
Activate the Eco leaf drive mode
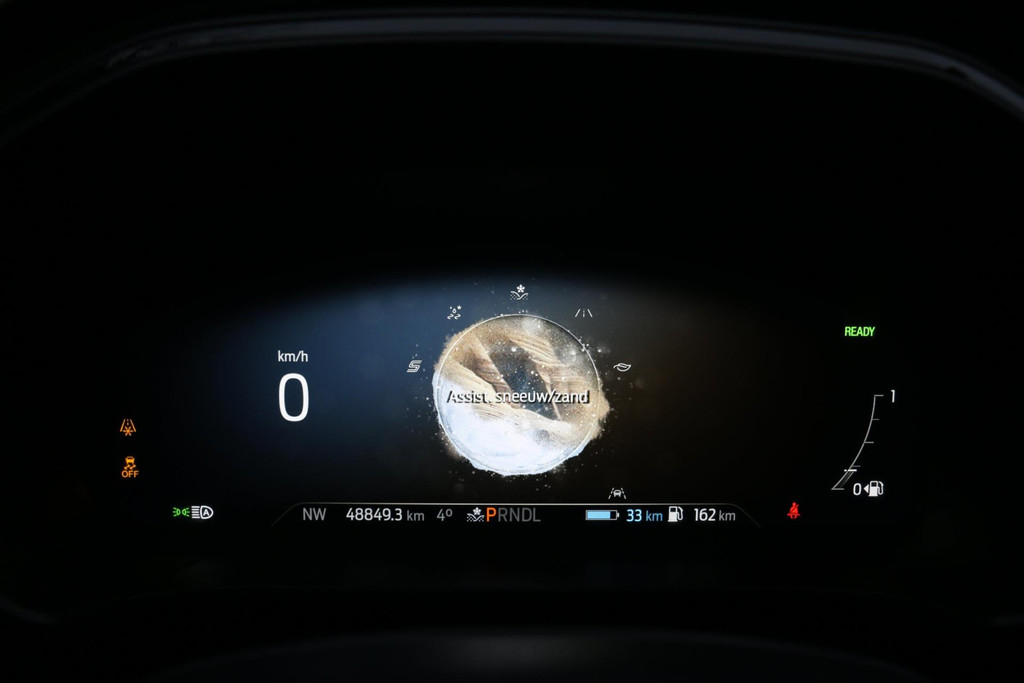622,366
